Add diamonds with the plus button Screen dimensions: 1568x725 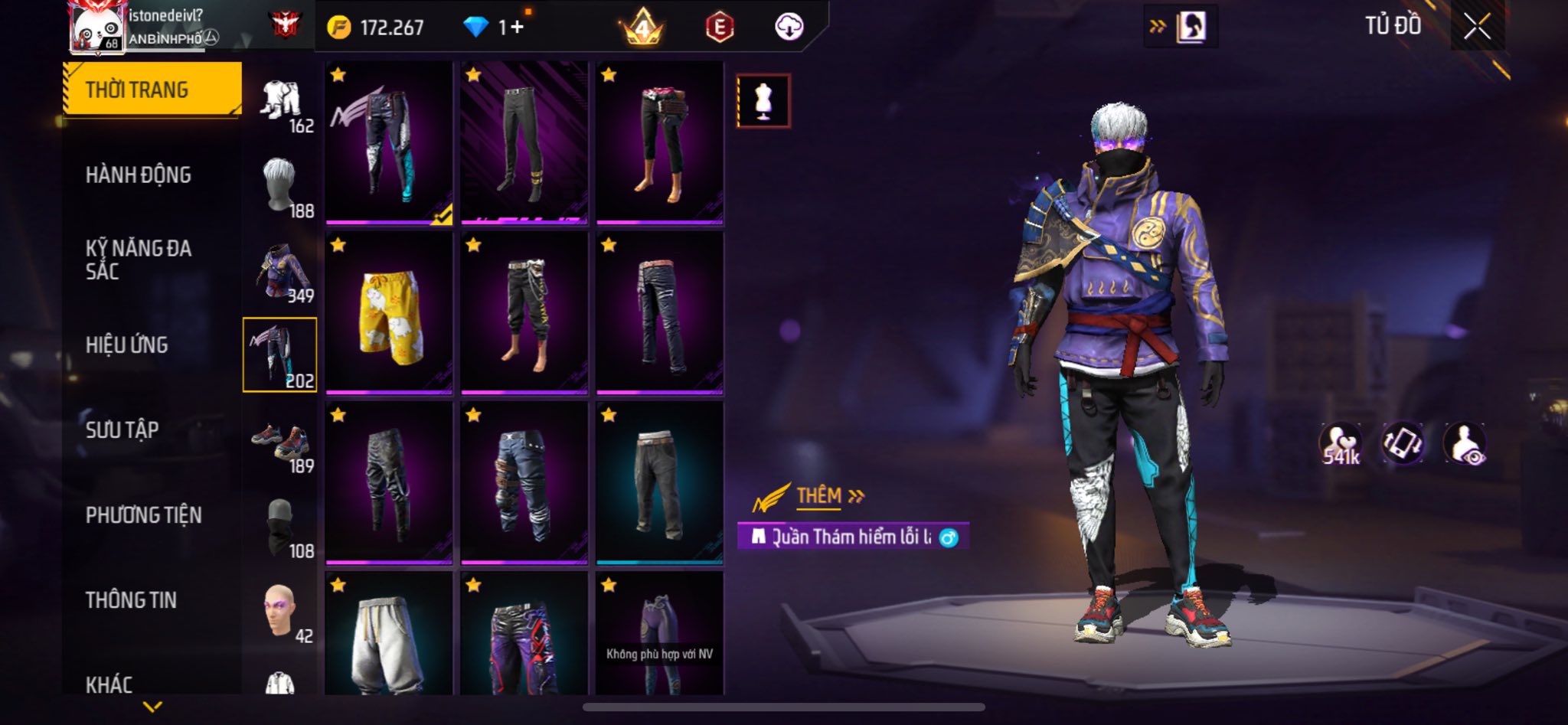[517, 28]
